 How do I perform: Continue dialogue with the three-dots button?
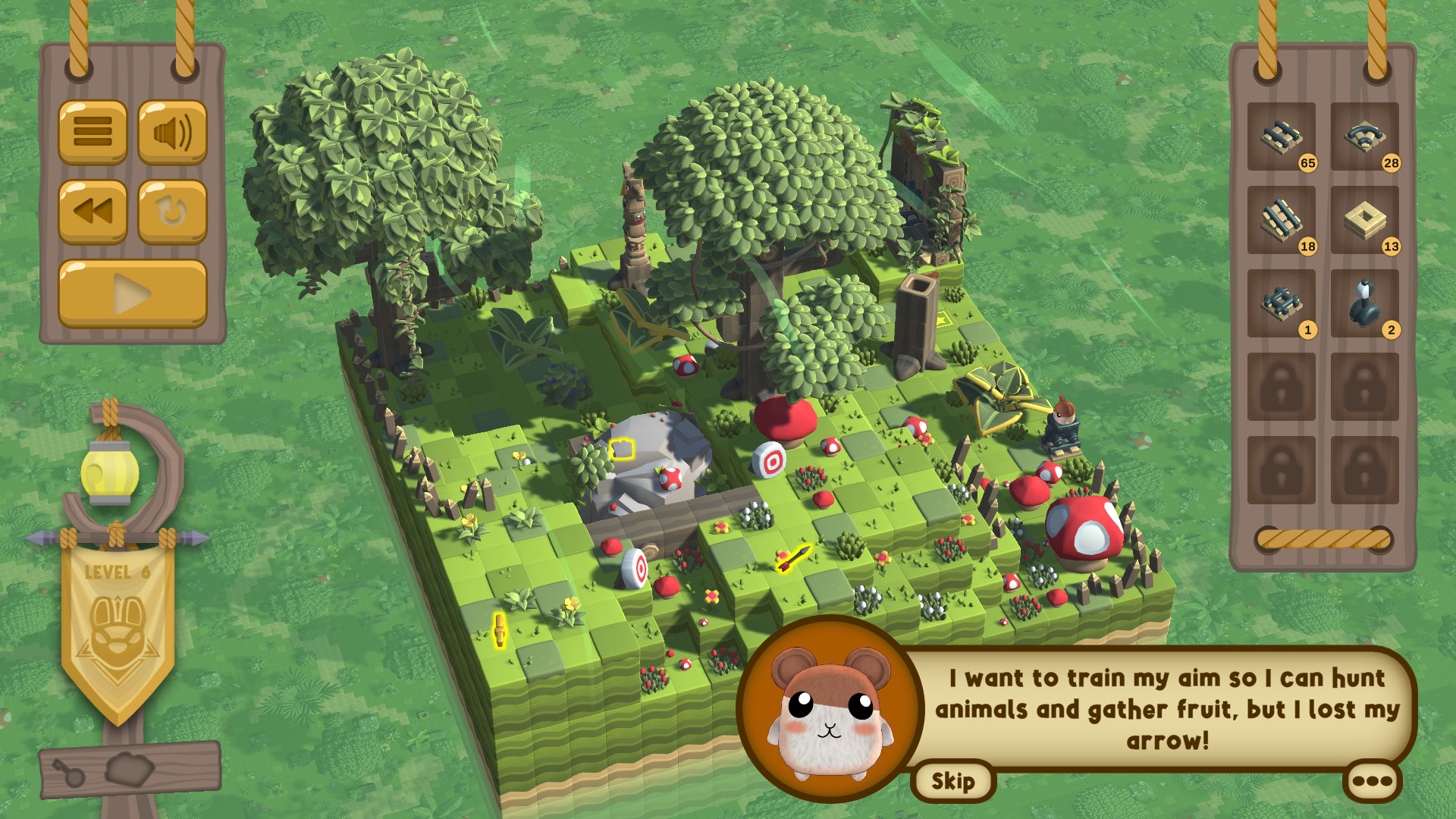pos(1372,781)
